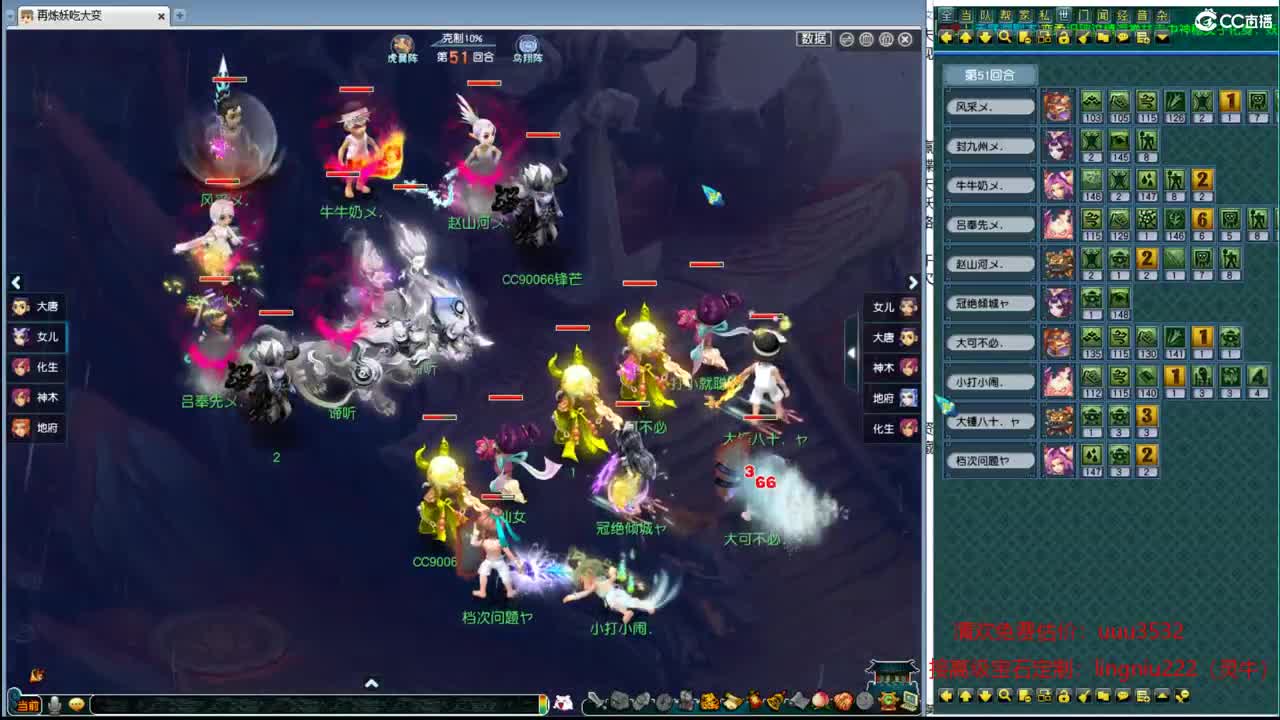This screenshot has height=720, width=1280.
Task: Toggle the microphone icon at bottom left
Action: click(55, 705)
